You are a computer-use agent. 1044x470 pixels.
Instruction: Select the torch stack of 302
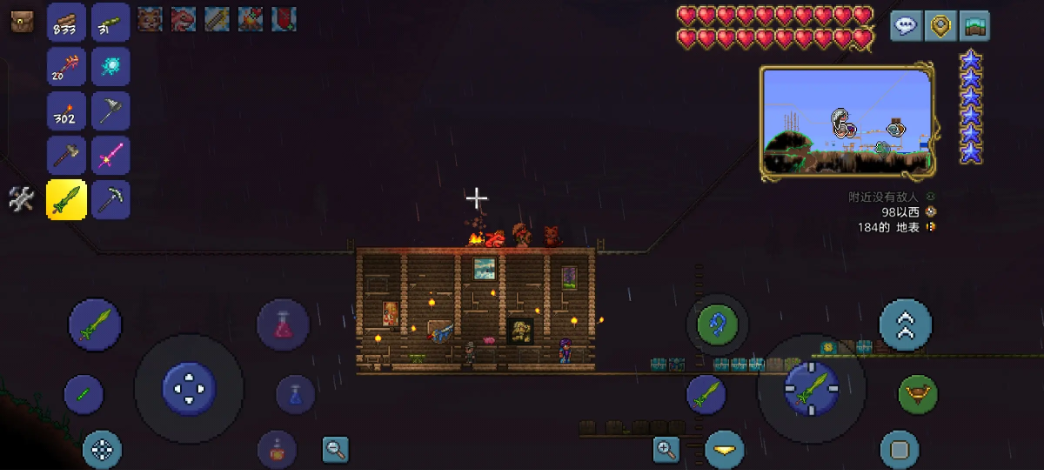click(66, 110)
